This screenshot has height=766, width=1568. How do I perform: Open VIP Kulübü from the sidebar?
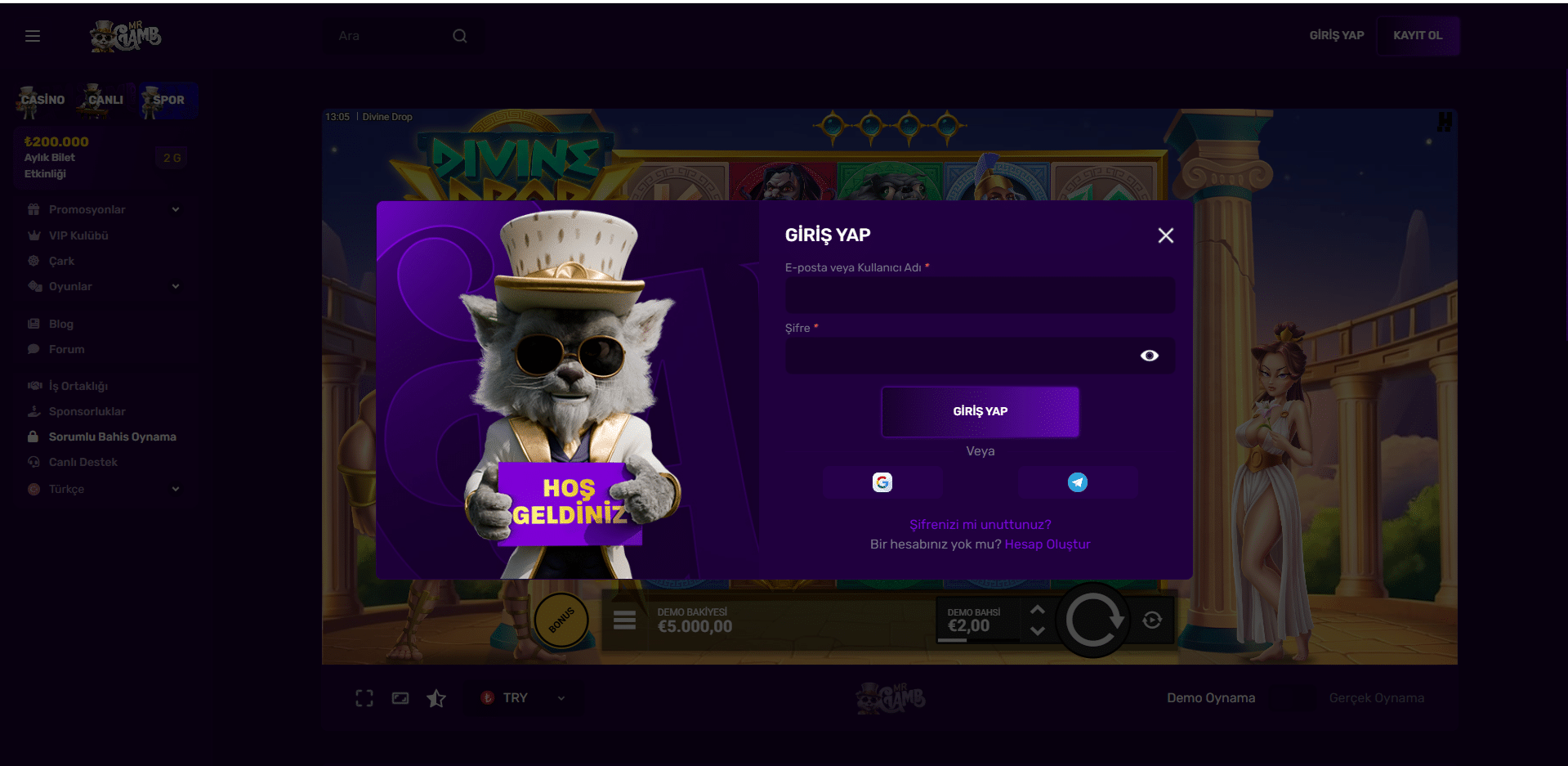78,235
